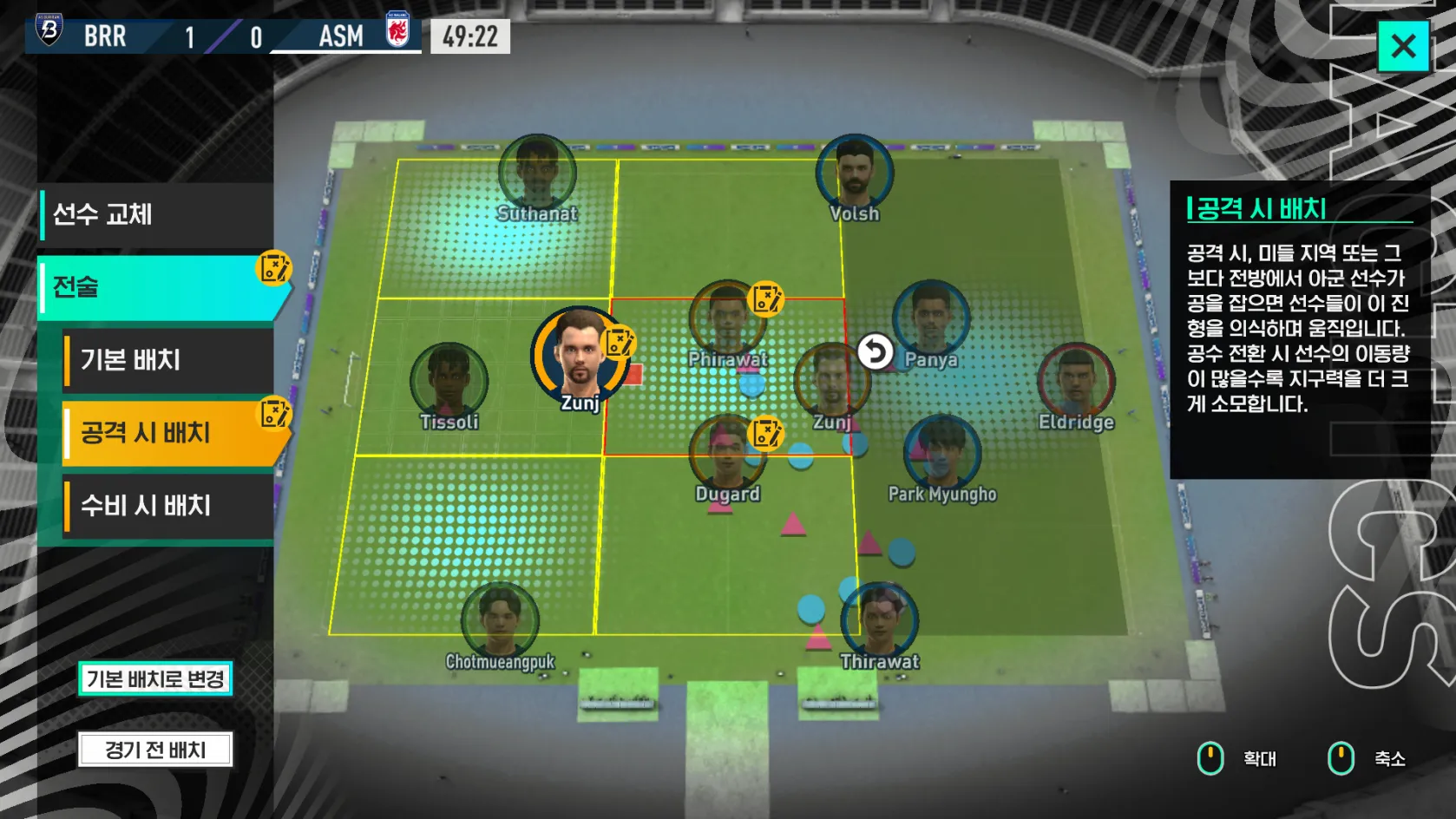The width and height of the screenshot is (1456, 819).
Task: Open the 선수 교체 substitution menu
Action: pyautogui.click(x=156, y=214)
